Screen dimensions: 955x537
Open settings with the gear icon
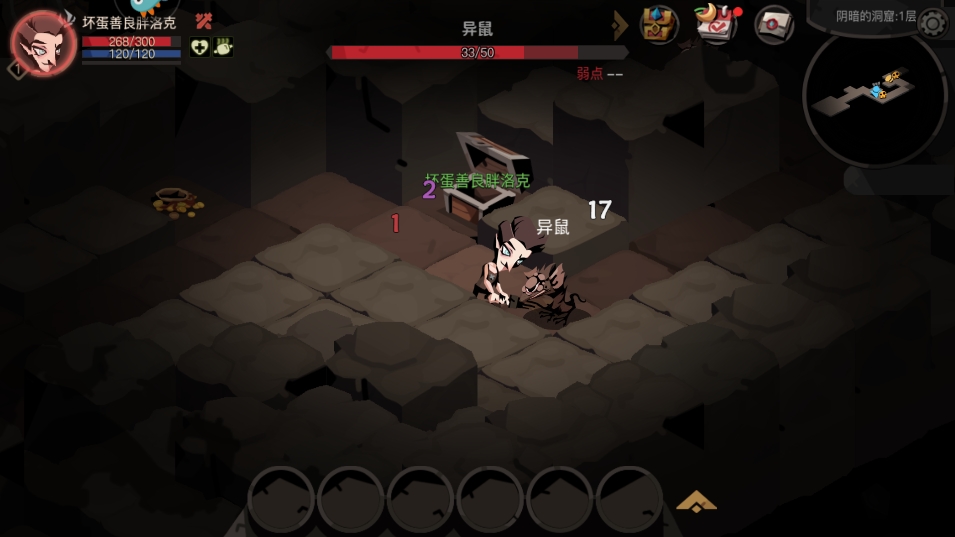tap(932, 23)
